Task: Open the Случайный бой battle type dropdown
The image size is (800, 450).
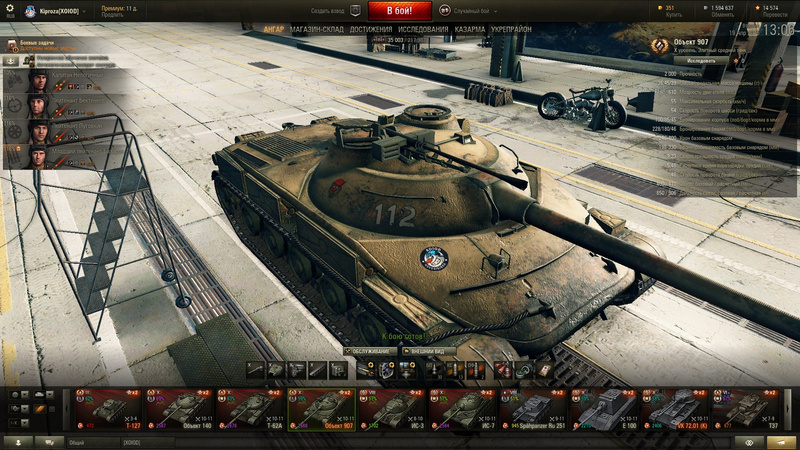Action: click(x=461, y=11)
